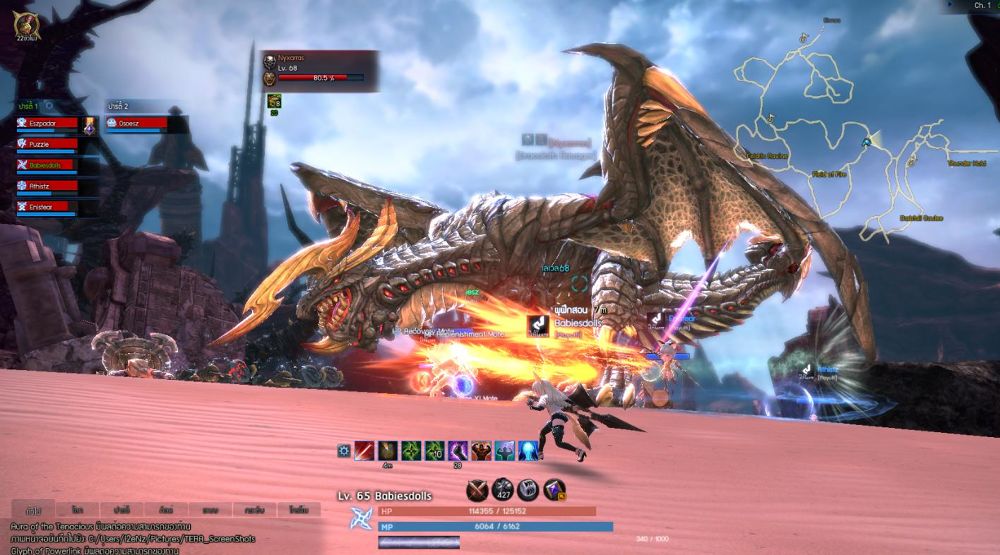Select the round purple crystal icon
The height and width of the screenshot is (555, 1000).
point(554,489)
